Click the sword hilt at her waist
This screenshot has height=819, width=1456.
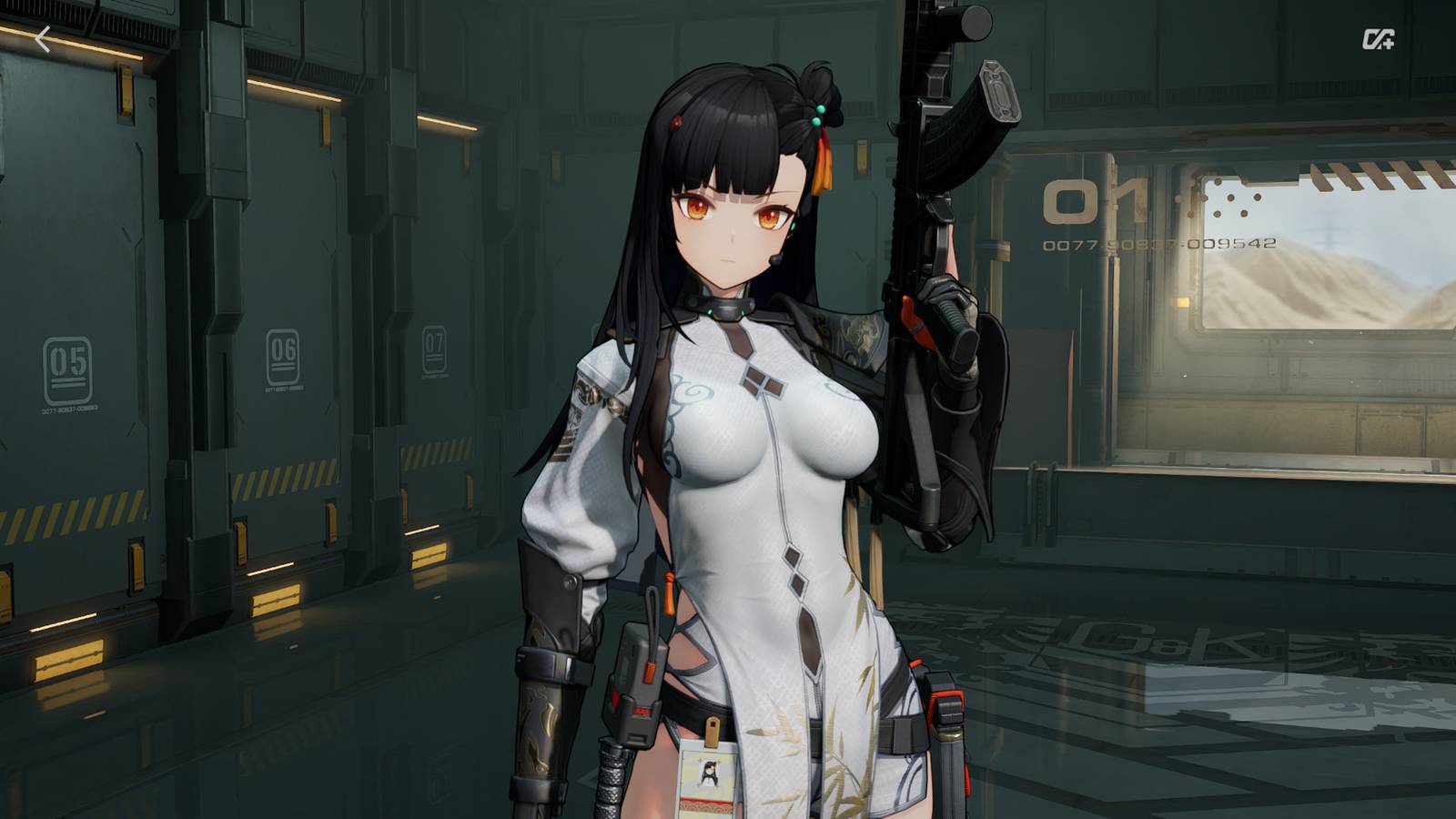(x=612, y=778)
